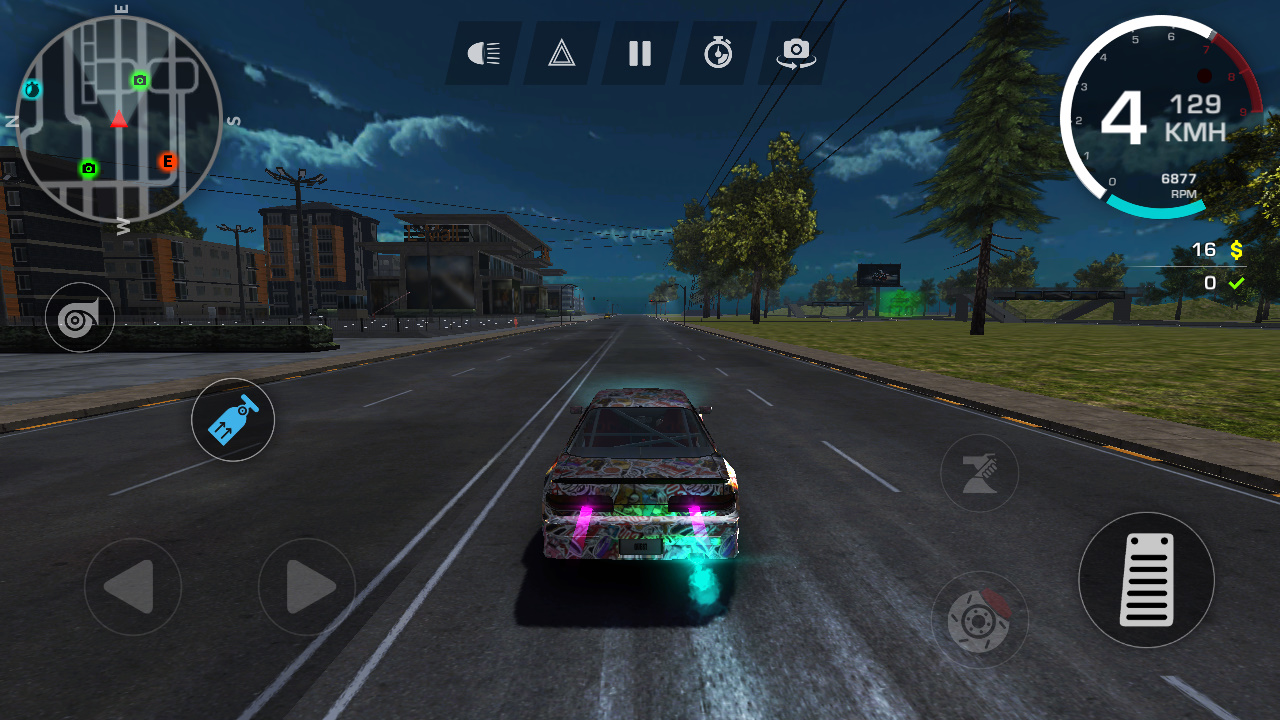Toggle the headlights

pos(483,54)
